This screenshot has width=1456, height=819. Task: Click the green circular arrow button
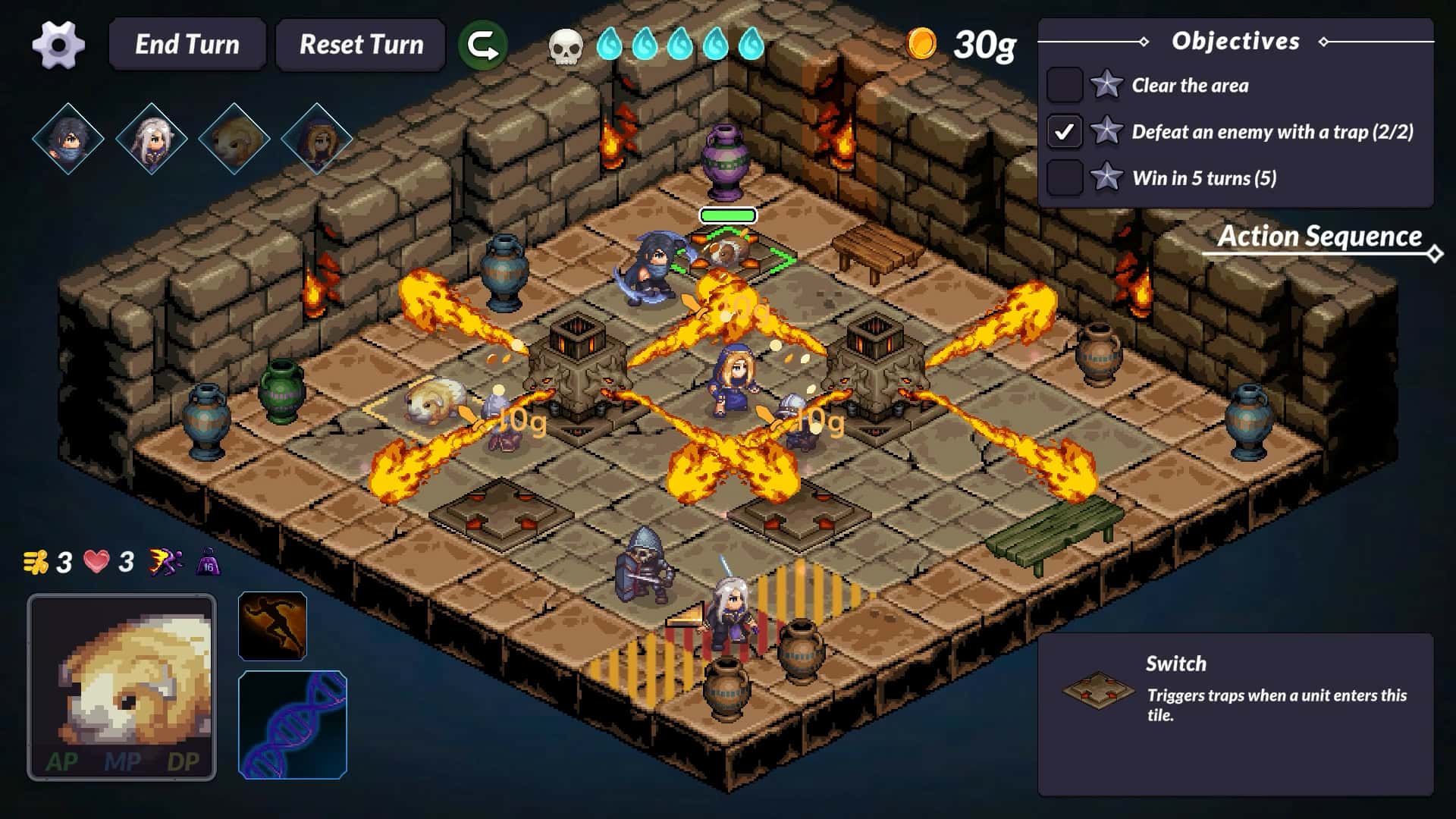pos(483,45)
